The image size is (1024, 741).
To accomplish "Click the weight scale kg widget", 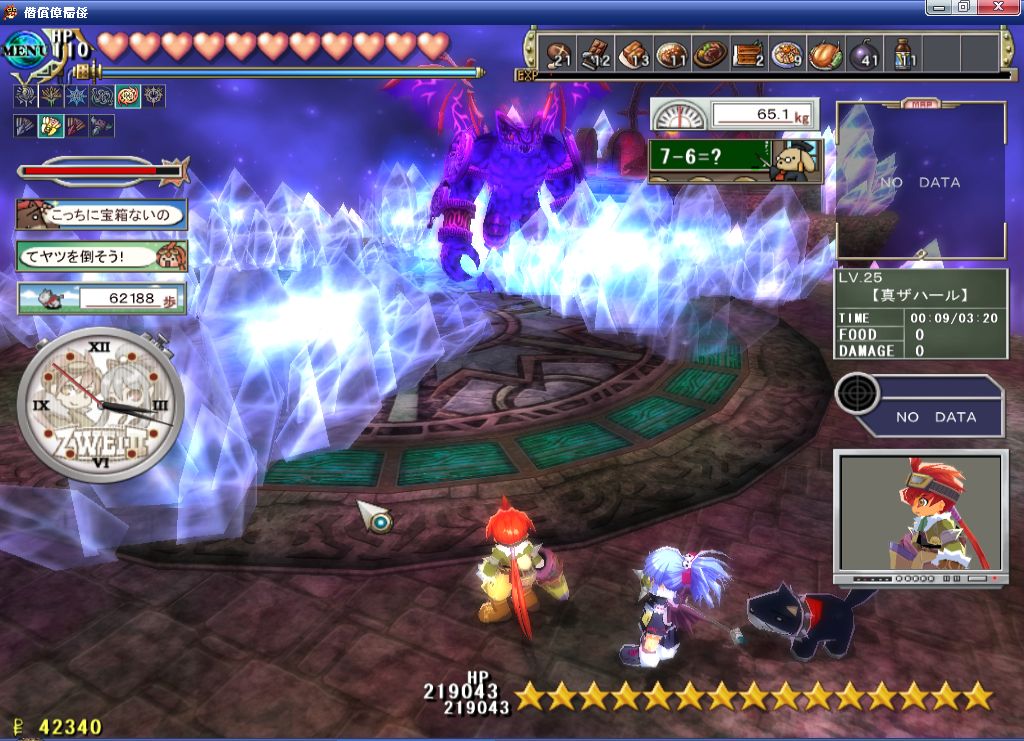I will [733, 114].
